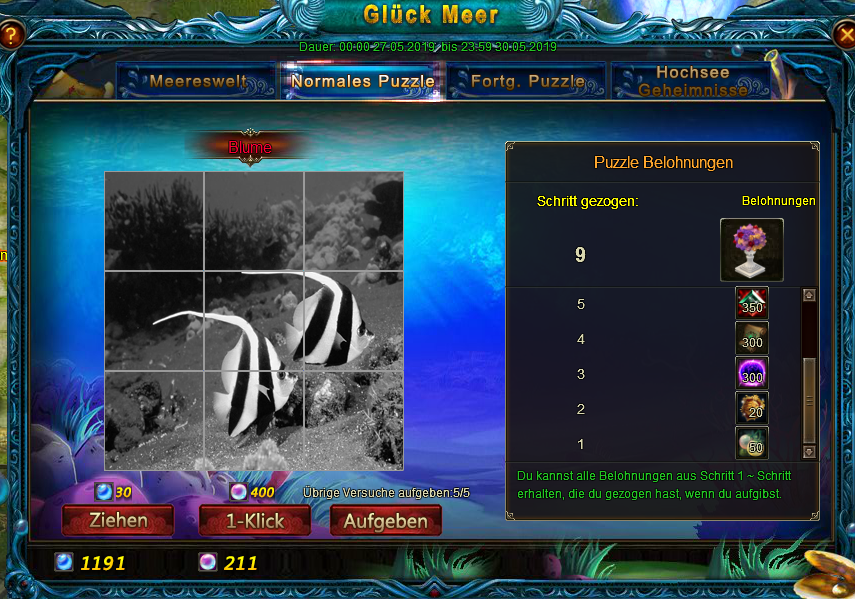Select the step 5 reward icon

752,304
